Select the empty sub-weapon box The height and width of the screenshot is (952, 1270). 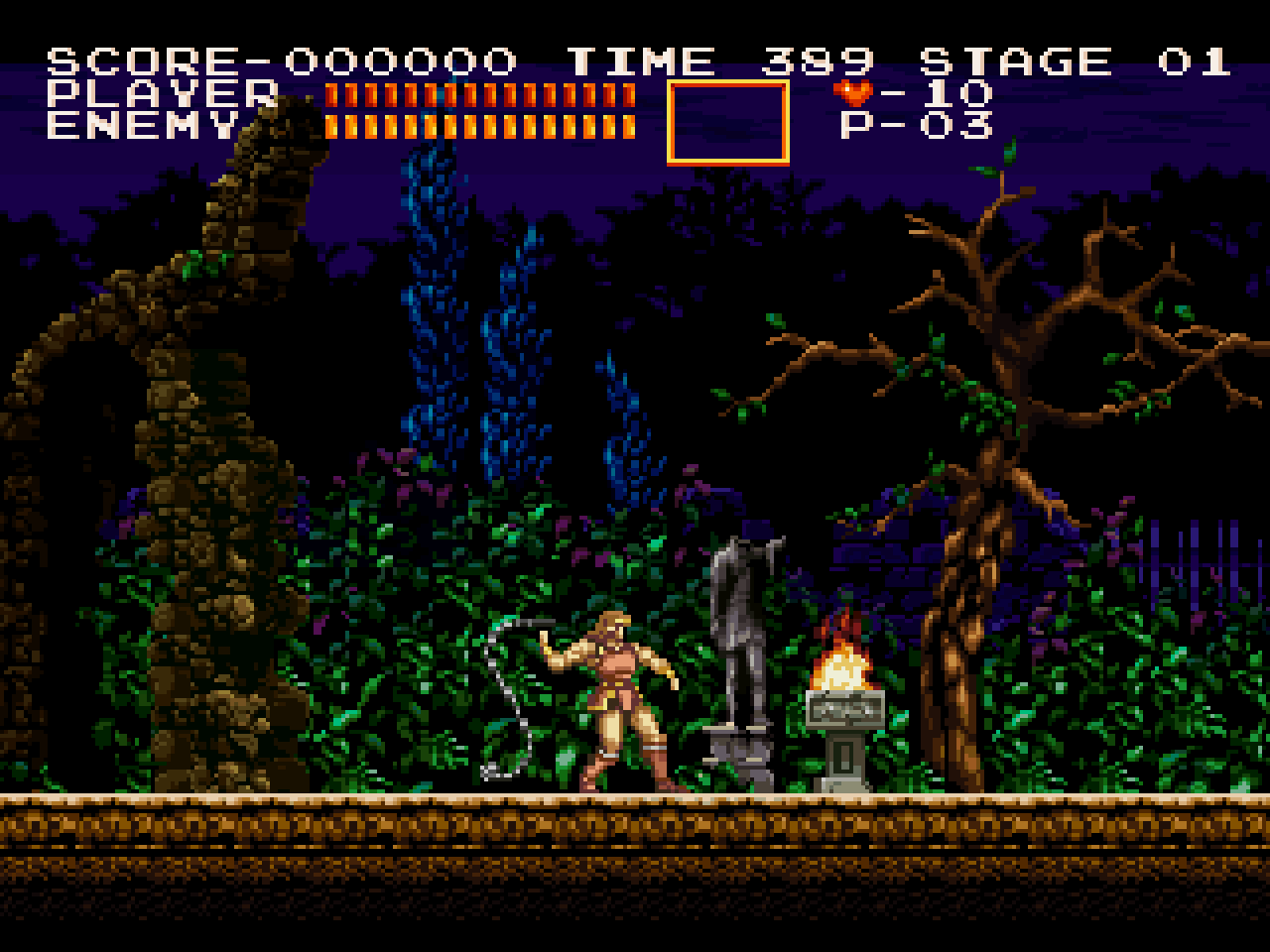pos(729,124)
